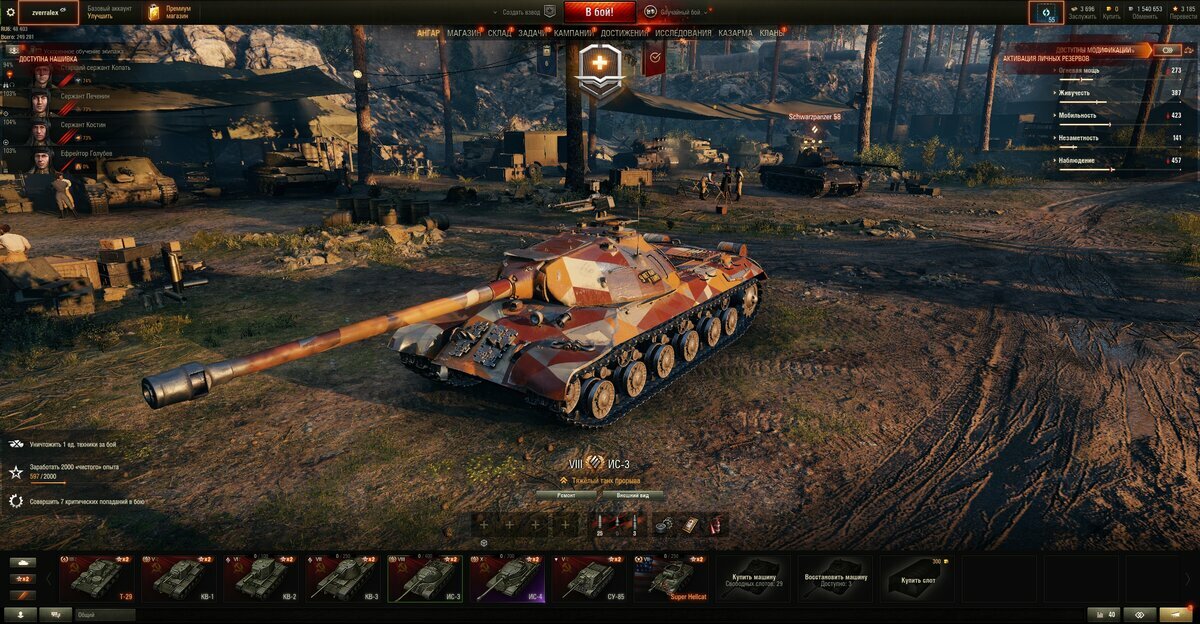Click the Купить машину slot
The width and height of the screenshot is (1200, 624).
(x=754, y=578)
